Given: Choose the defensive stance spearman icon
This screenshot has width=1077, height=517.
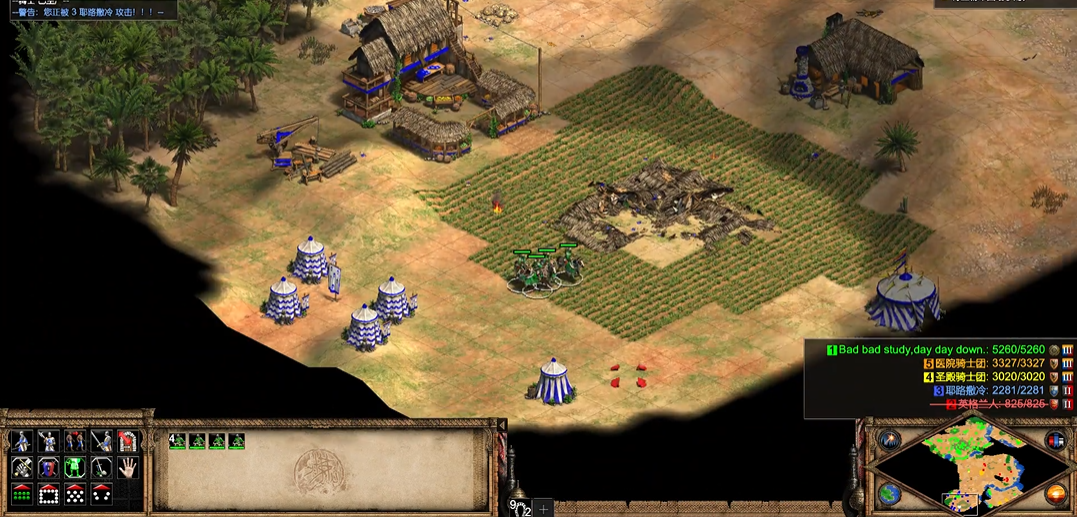Looking at the screenshot, I should [47, 441].
